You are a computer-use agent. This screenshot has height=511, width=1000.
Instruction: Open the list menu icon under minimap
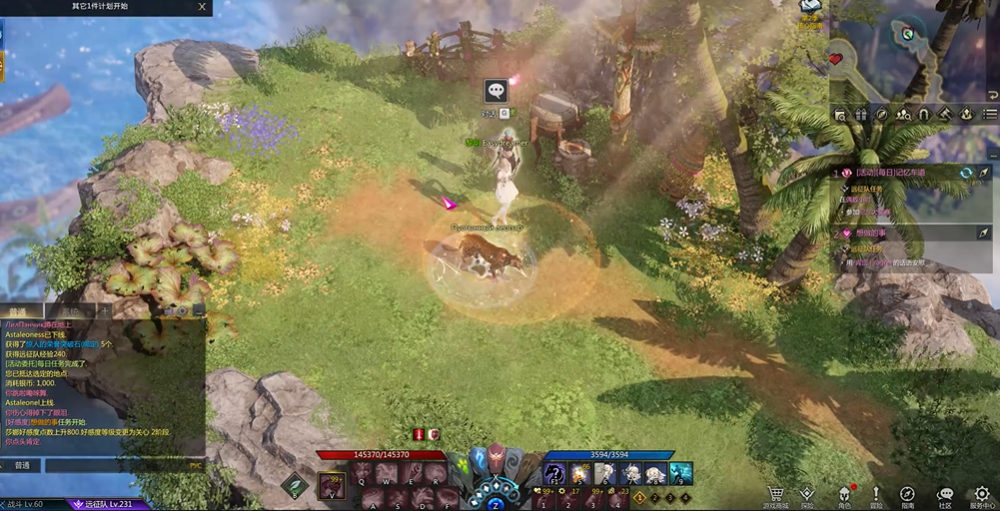[989, 114]
